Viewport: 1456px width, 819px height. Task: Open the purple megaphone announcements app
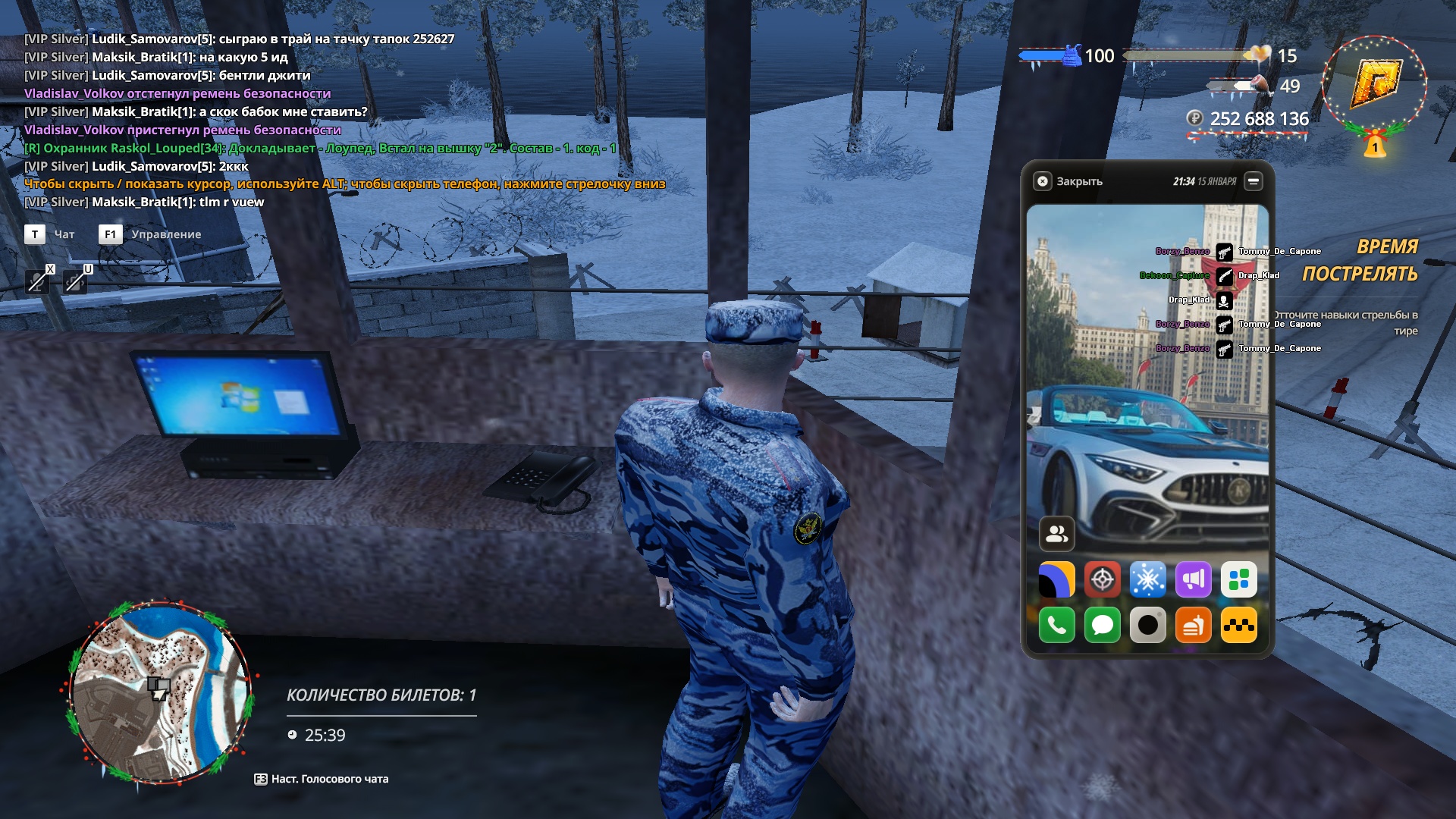pos(1193,580)
